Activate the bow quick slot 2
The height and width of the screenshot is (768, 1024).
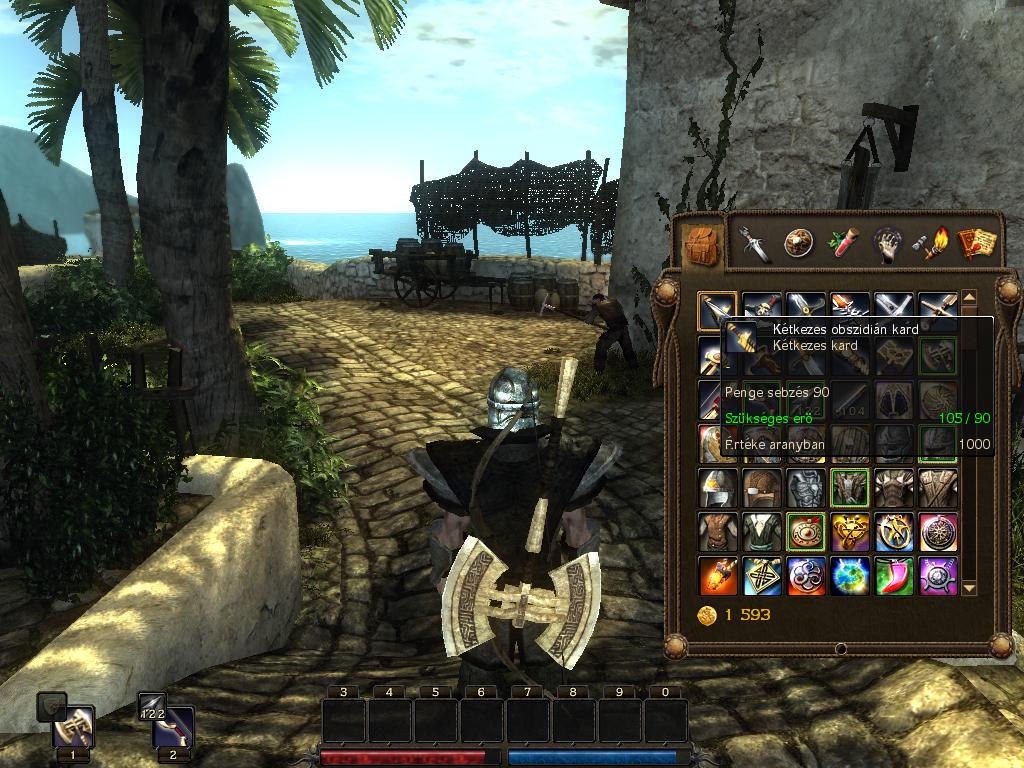pyautogui.click(x=173, y=728)
